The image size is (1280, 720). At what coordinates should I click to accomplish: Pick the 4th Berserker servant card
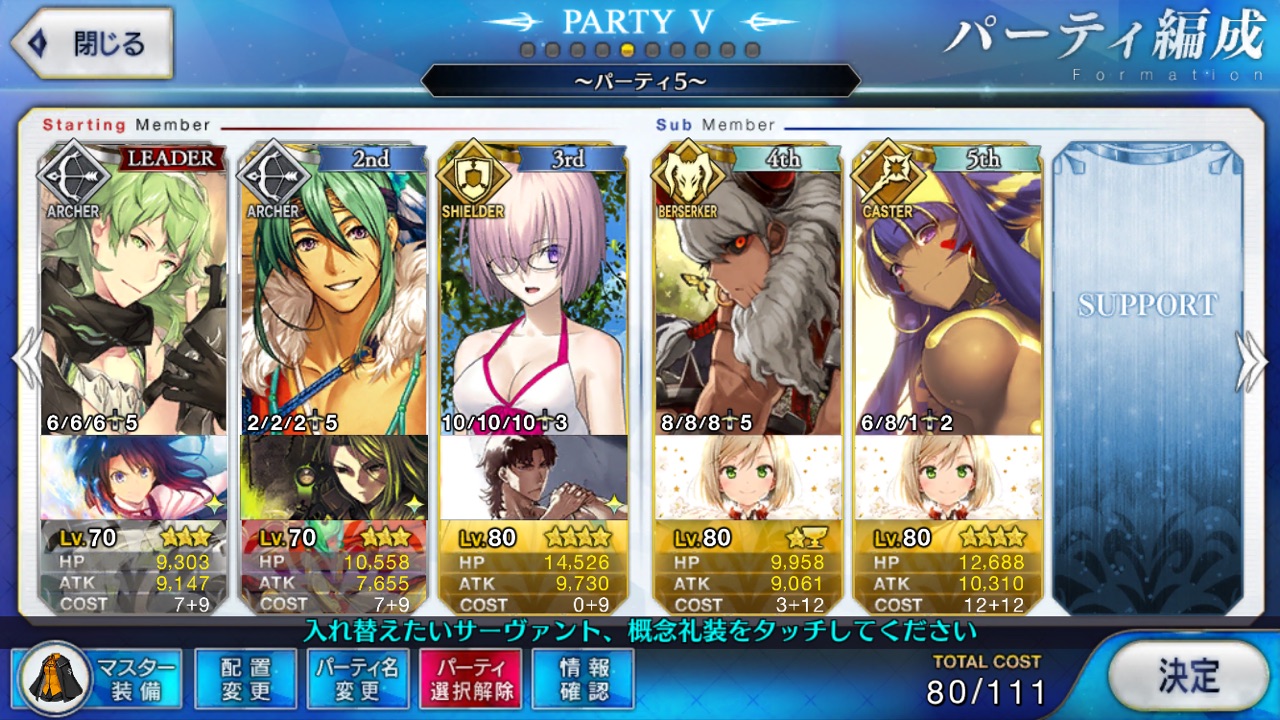coord(747,290)
